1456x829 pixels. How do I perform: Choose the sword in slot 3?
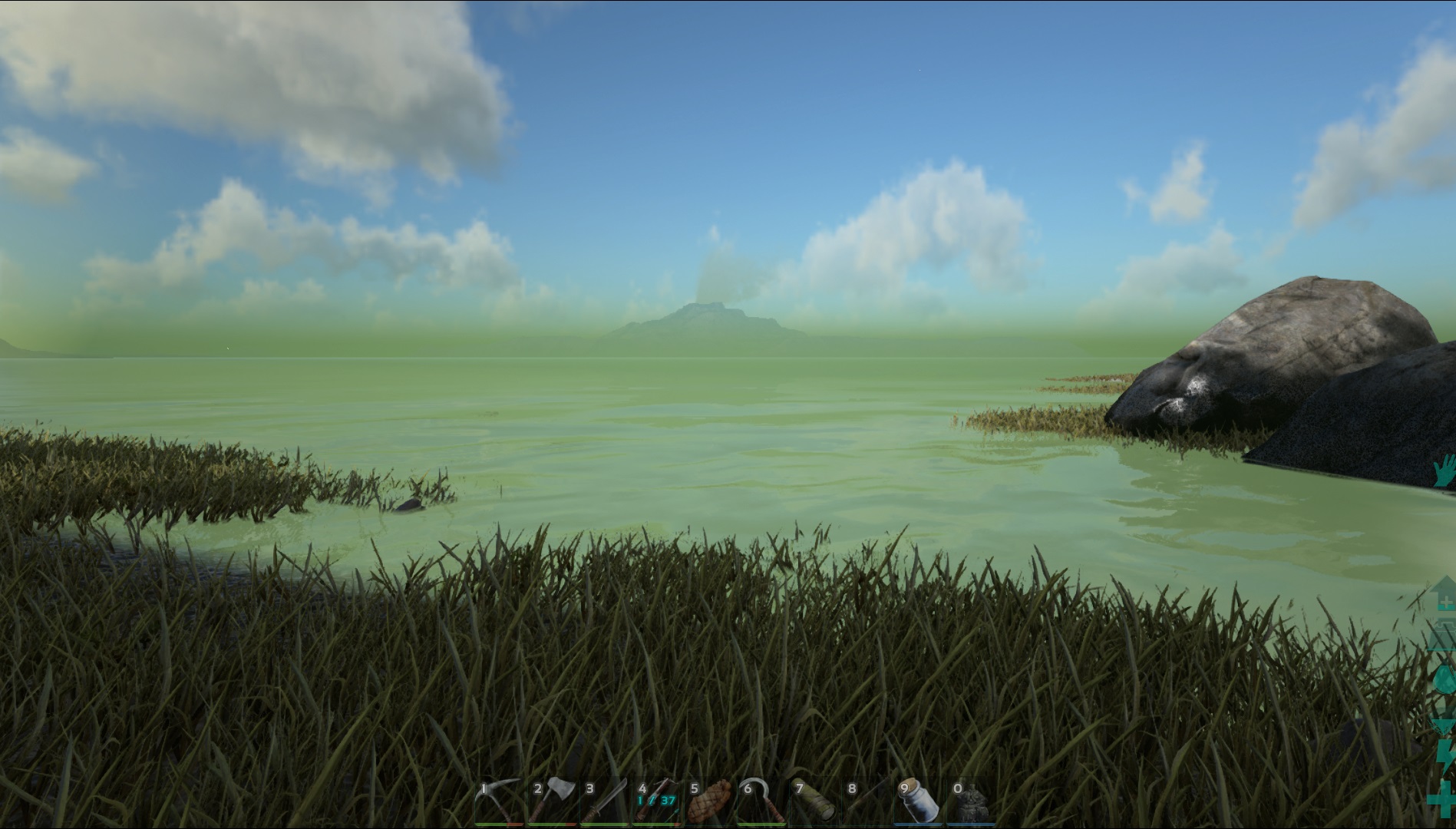605,801
